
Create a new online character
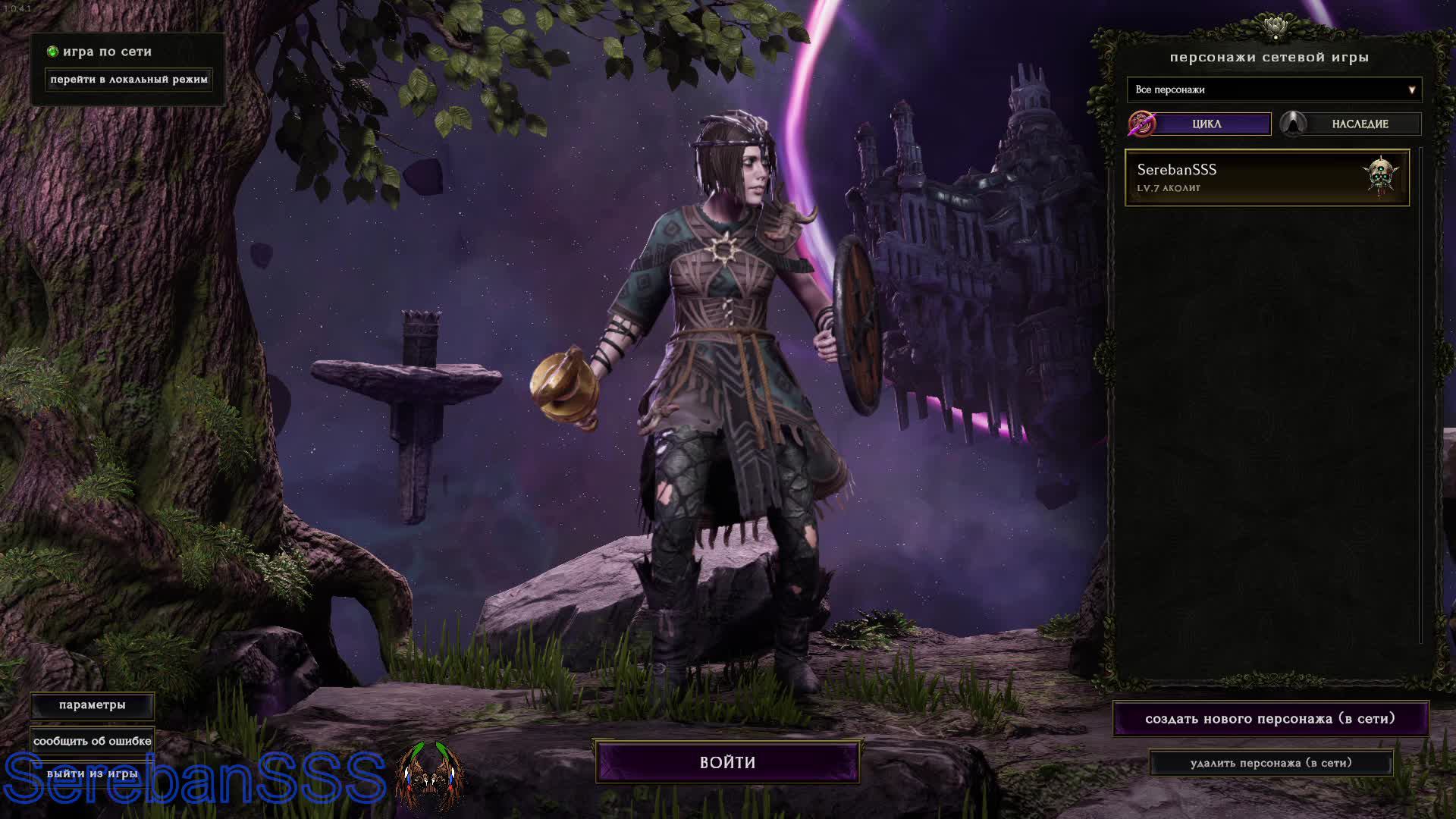coord(1270,718)
